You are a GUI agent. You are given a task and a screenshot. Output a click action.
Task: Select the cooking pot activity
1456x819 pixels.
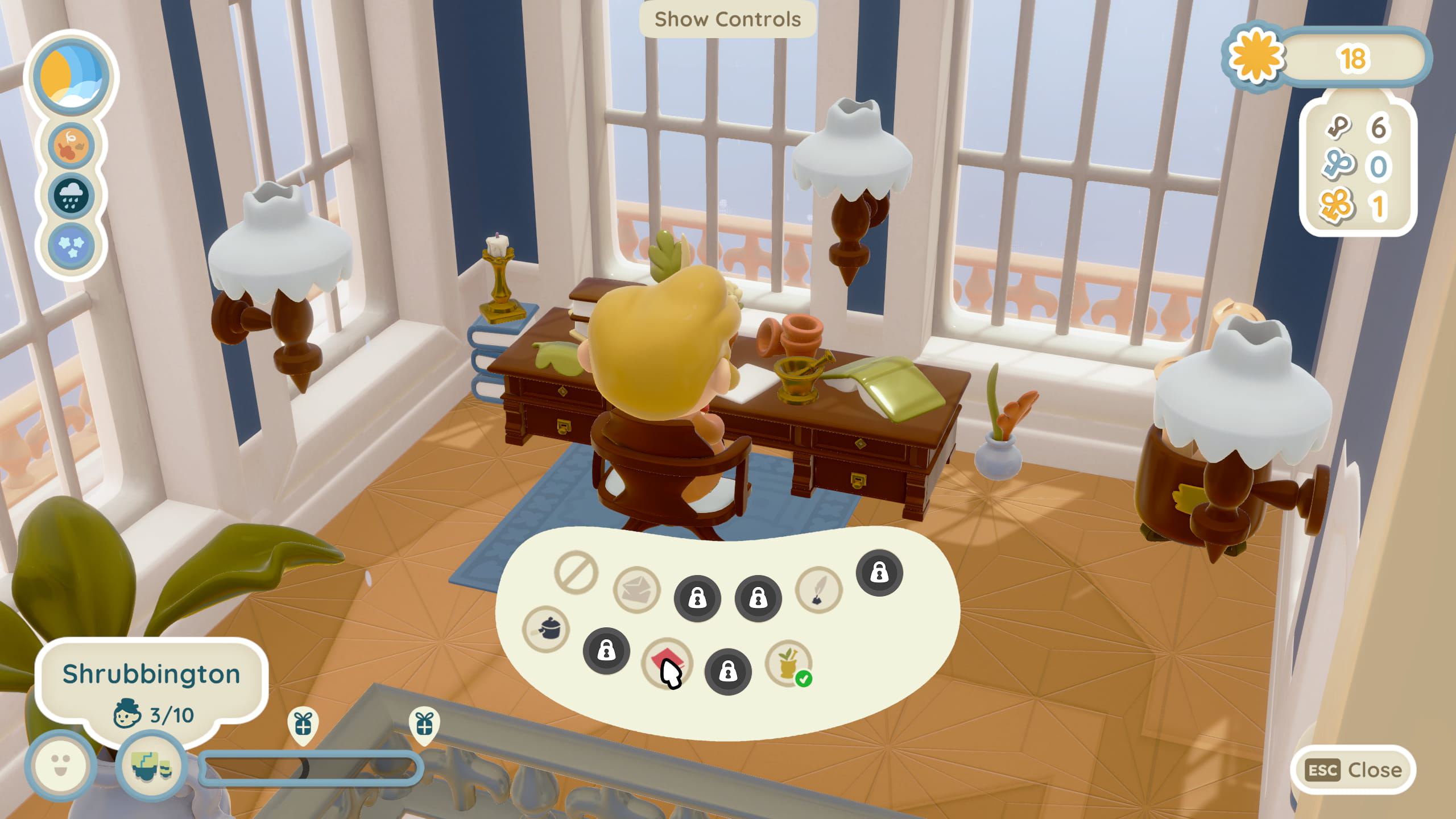coord(545,629)
